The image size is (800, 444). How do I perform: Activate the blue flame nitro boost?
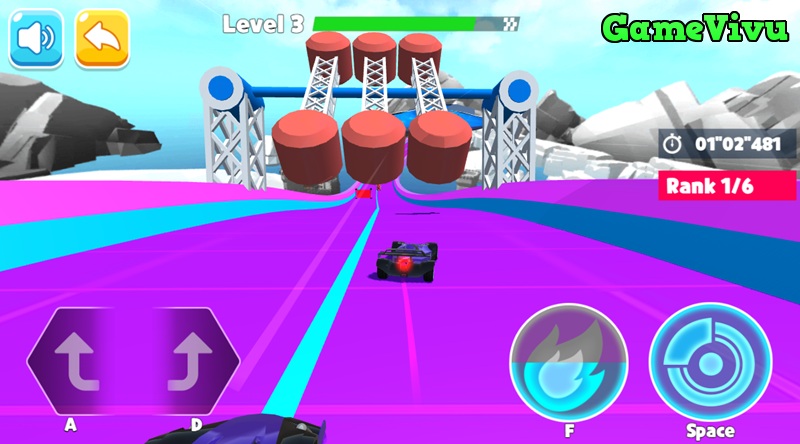click(x=568, y=362)
